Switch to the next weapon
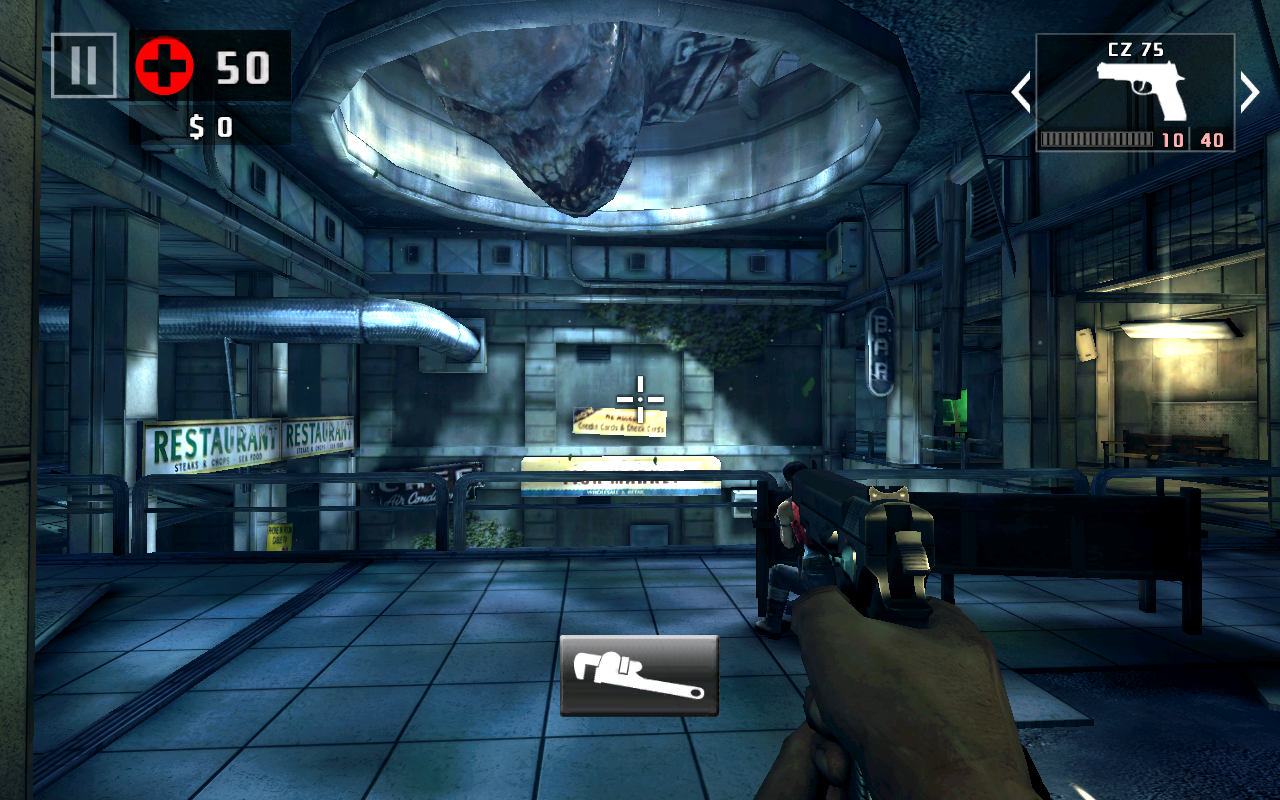Image resolution: width=1280 pixels, height=800 pixels. coord(1250,93)
